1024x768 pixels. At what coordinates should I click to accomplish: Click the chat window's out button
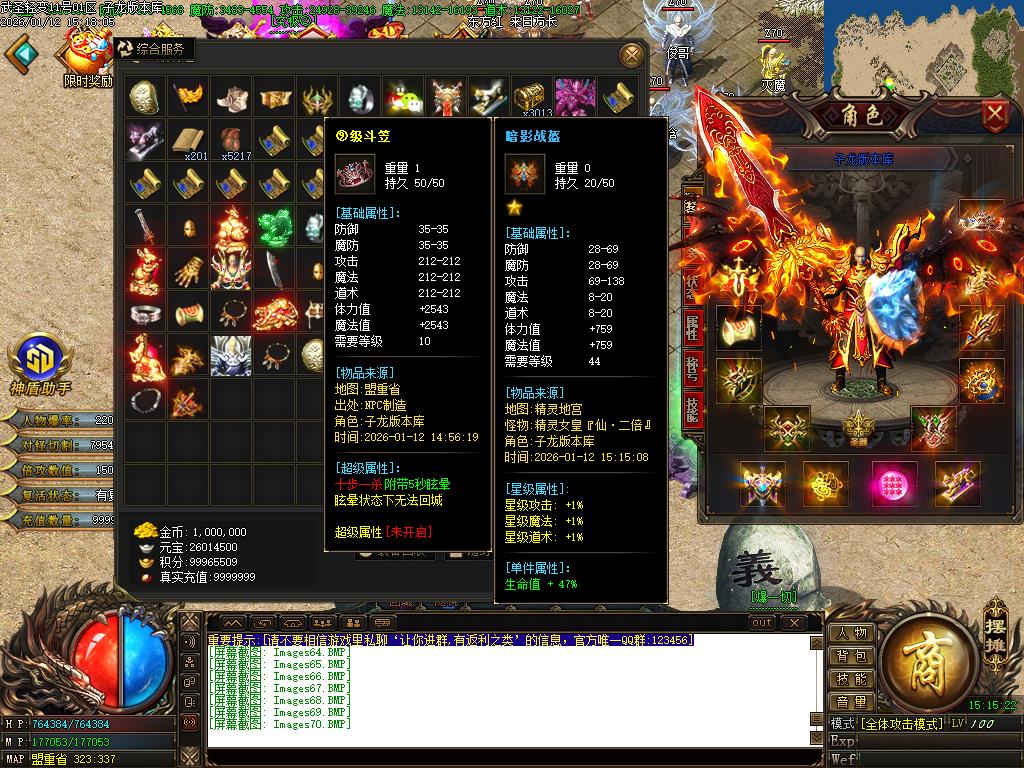pos(762,623)
